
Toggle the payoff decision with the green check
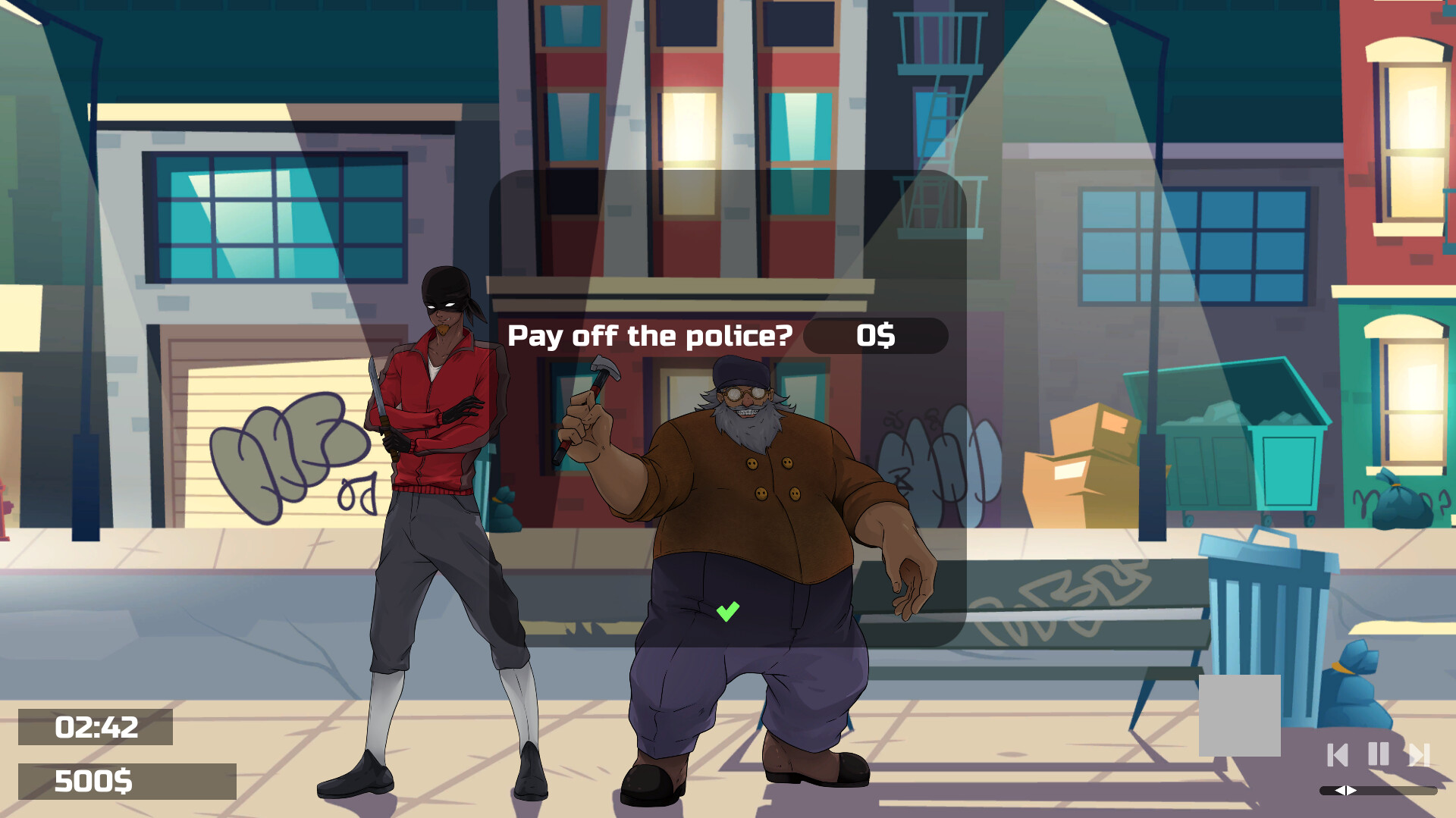(727, 610)
